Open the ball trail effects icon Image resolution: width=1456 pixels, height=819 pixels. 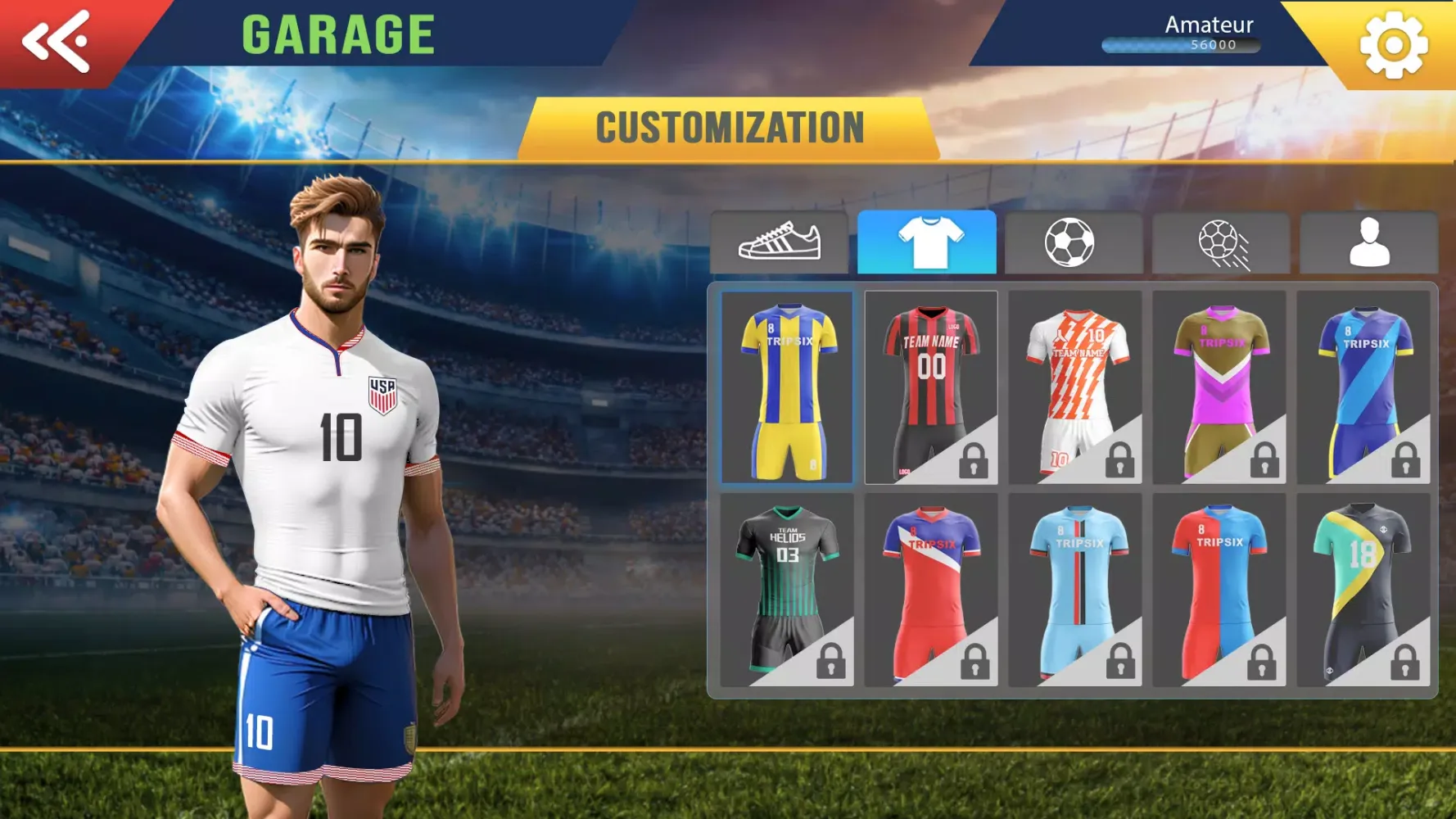tap(1220, 243)
